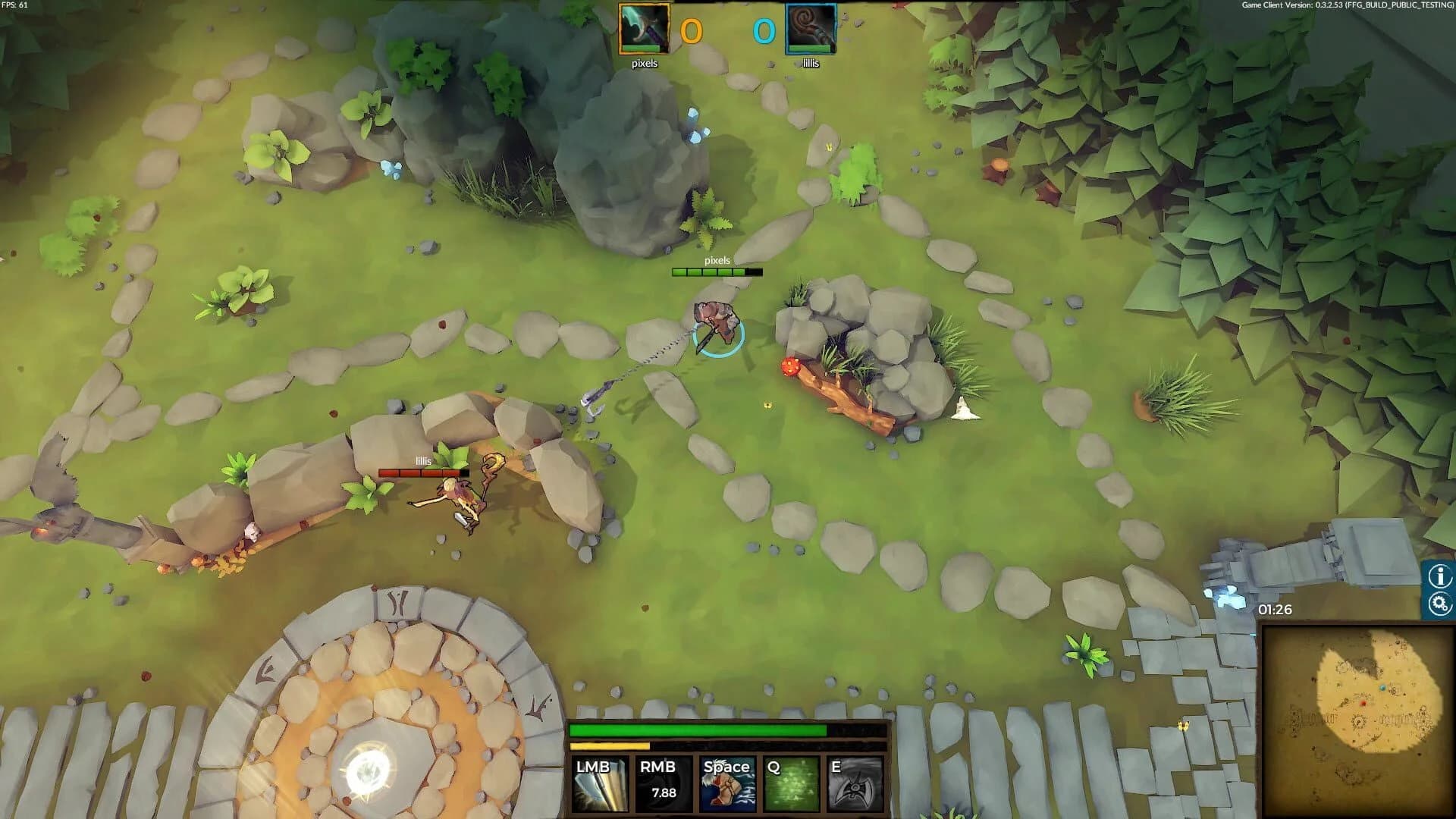
Task: Open the gear settings button
Action: (1439, 604)
